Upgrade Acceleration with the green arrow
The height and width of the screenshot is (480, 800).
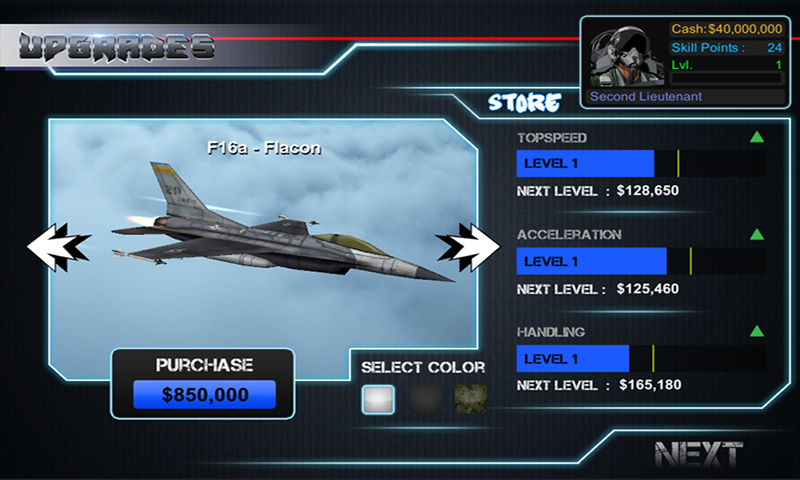[x=757, y=234]
